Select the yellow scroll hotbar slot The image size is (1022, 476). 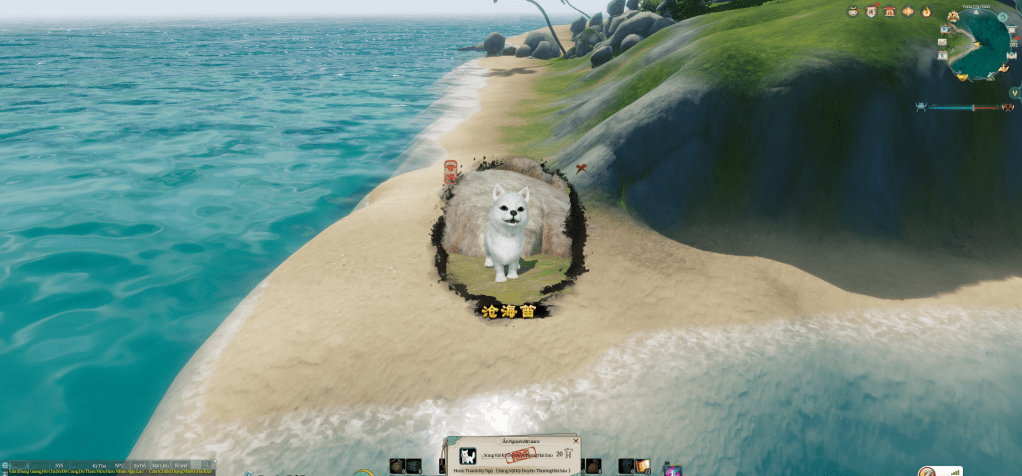(x=642, y=466)
